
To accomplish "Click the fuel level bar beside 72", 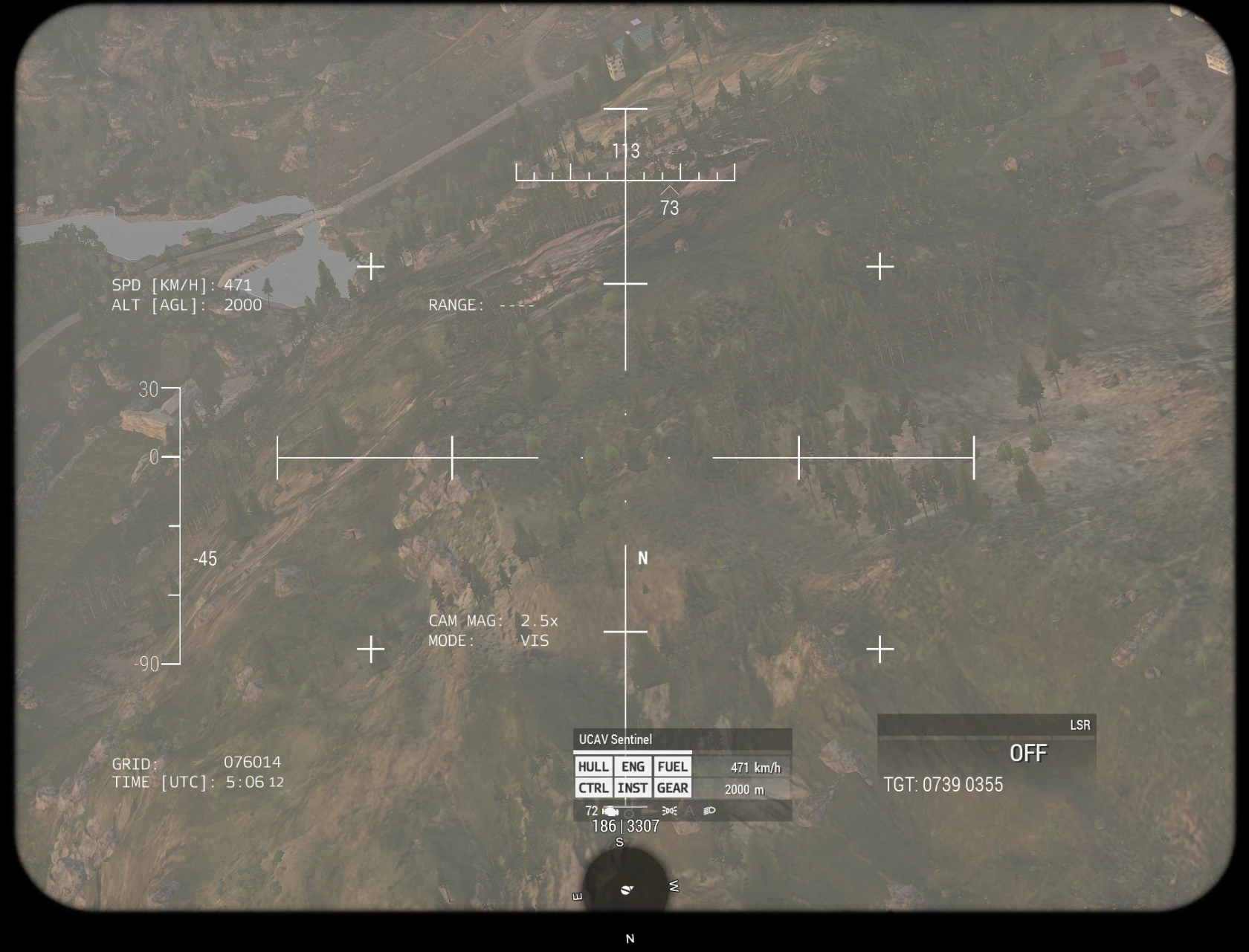I will tap(624, 807).
